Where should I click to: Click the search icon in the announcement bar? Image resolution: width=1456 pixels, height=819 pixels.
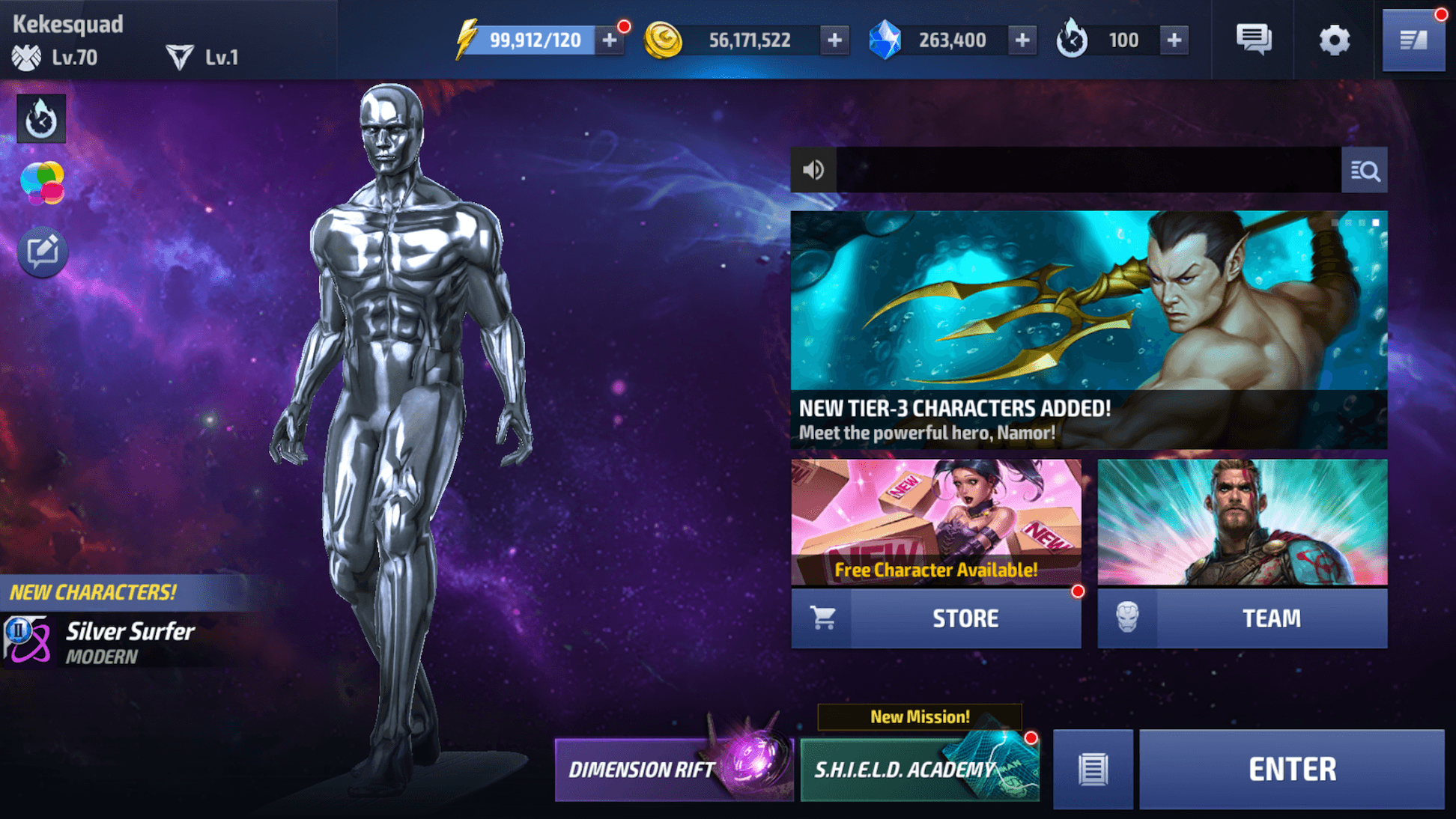point(1365,170)
